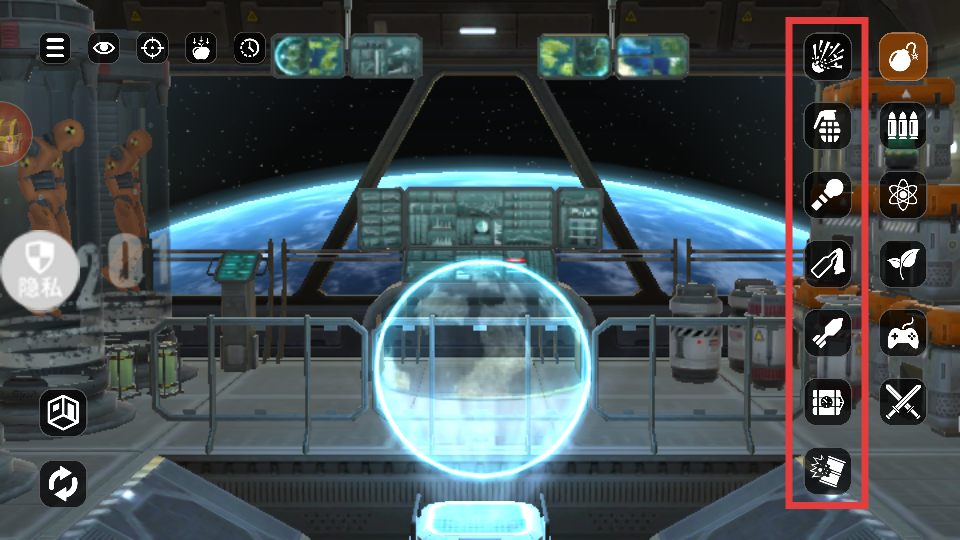
Task: Open the hamburger menu
Action: (x=55, y=47)
